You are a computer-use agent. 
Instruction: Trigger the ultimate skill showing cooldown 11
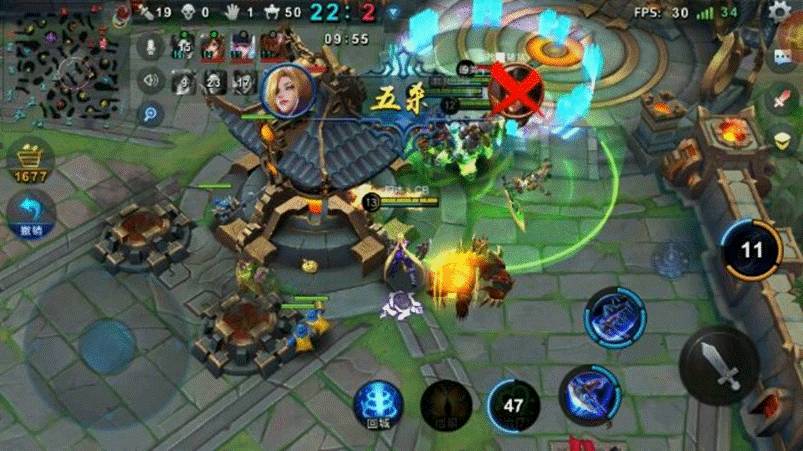point(751,250)
